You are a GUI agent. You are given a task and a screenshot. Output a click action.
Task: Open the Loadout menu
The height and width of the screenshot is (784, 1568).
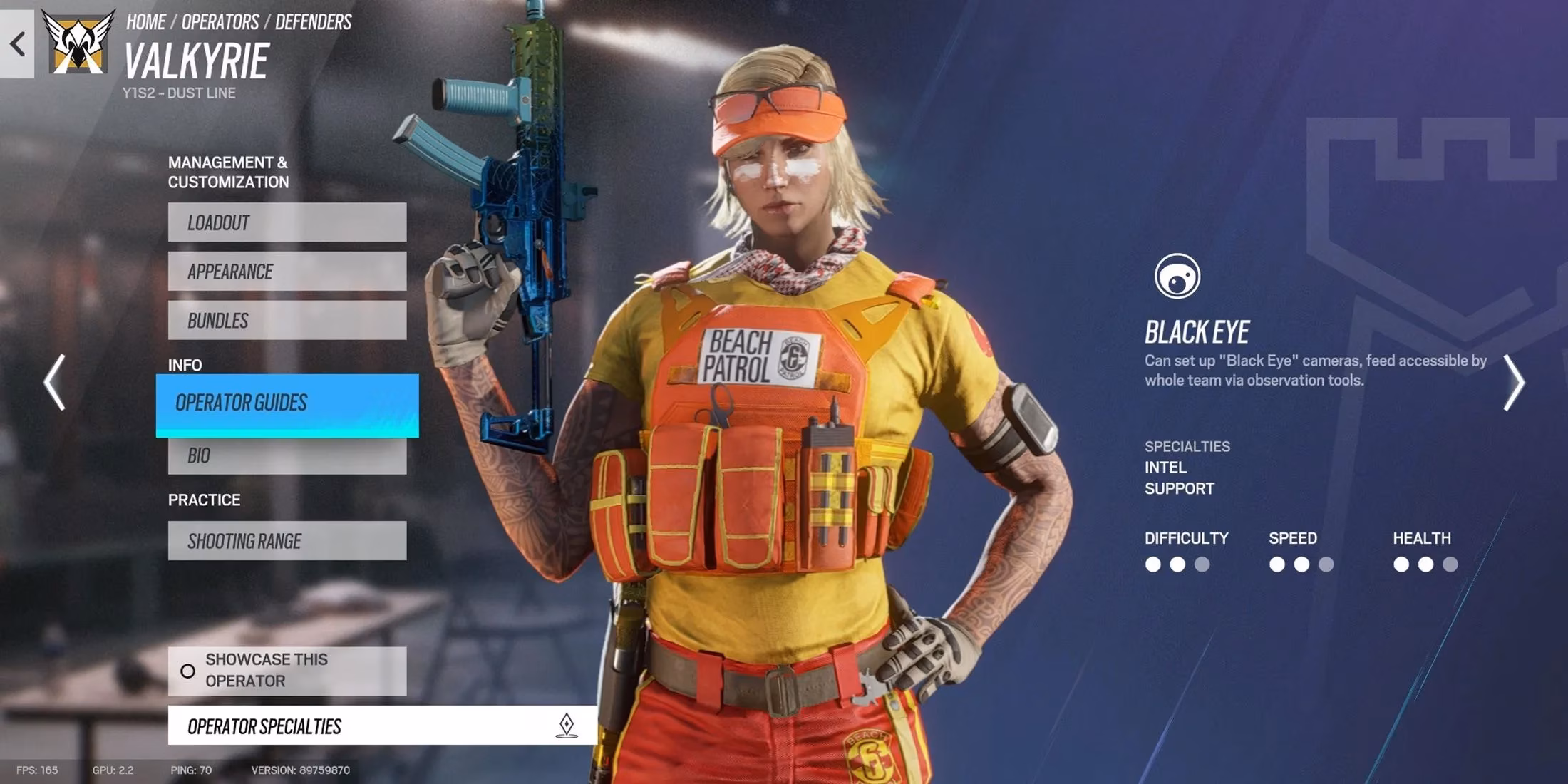287,222
